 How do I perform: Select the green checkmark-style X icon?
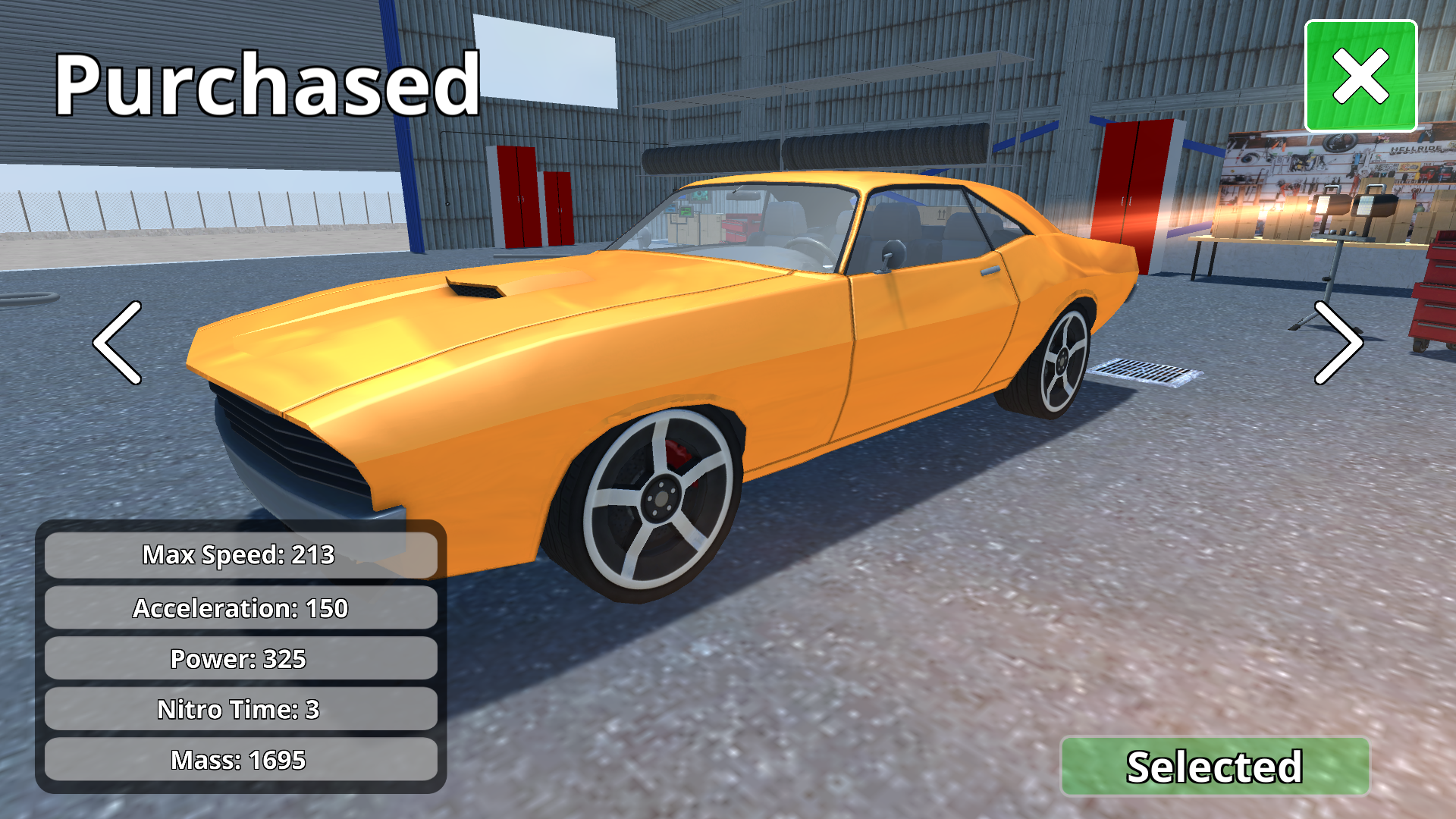tap(1360, 76)
